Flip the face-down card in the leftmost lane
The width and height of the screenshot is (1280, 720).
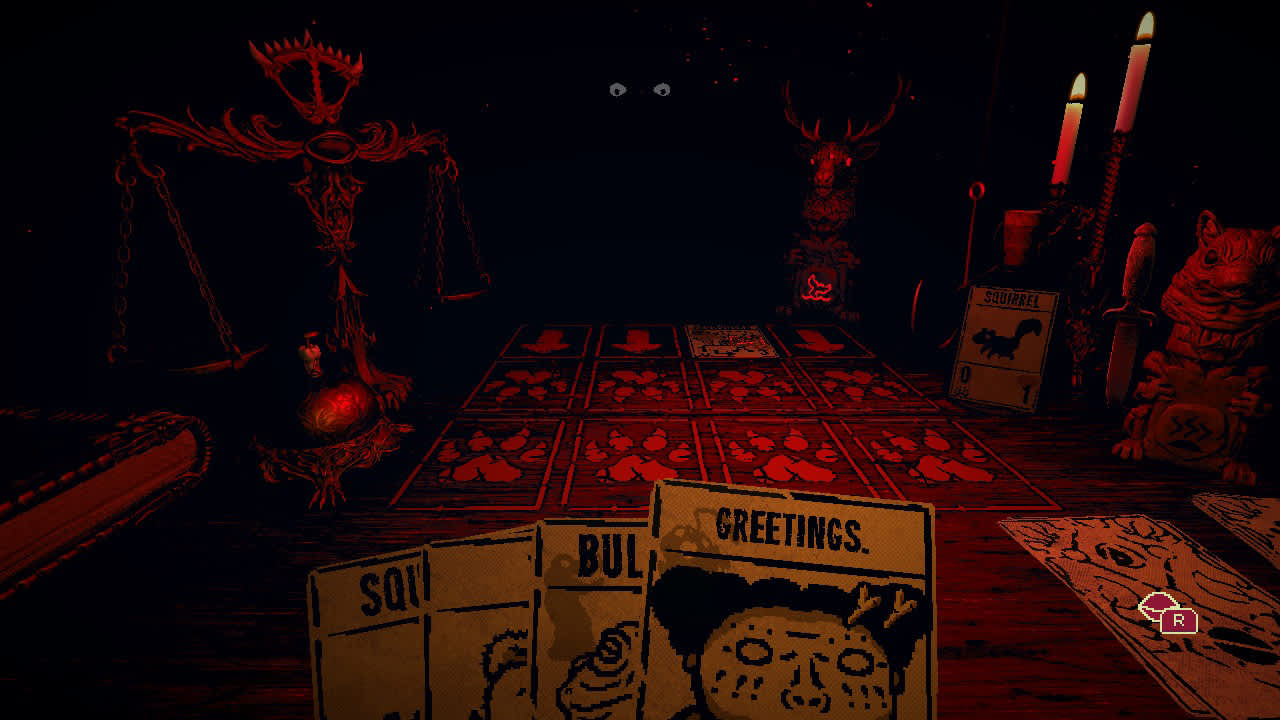(x=543, y=340)
